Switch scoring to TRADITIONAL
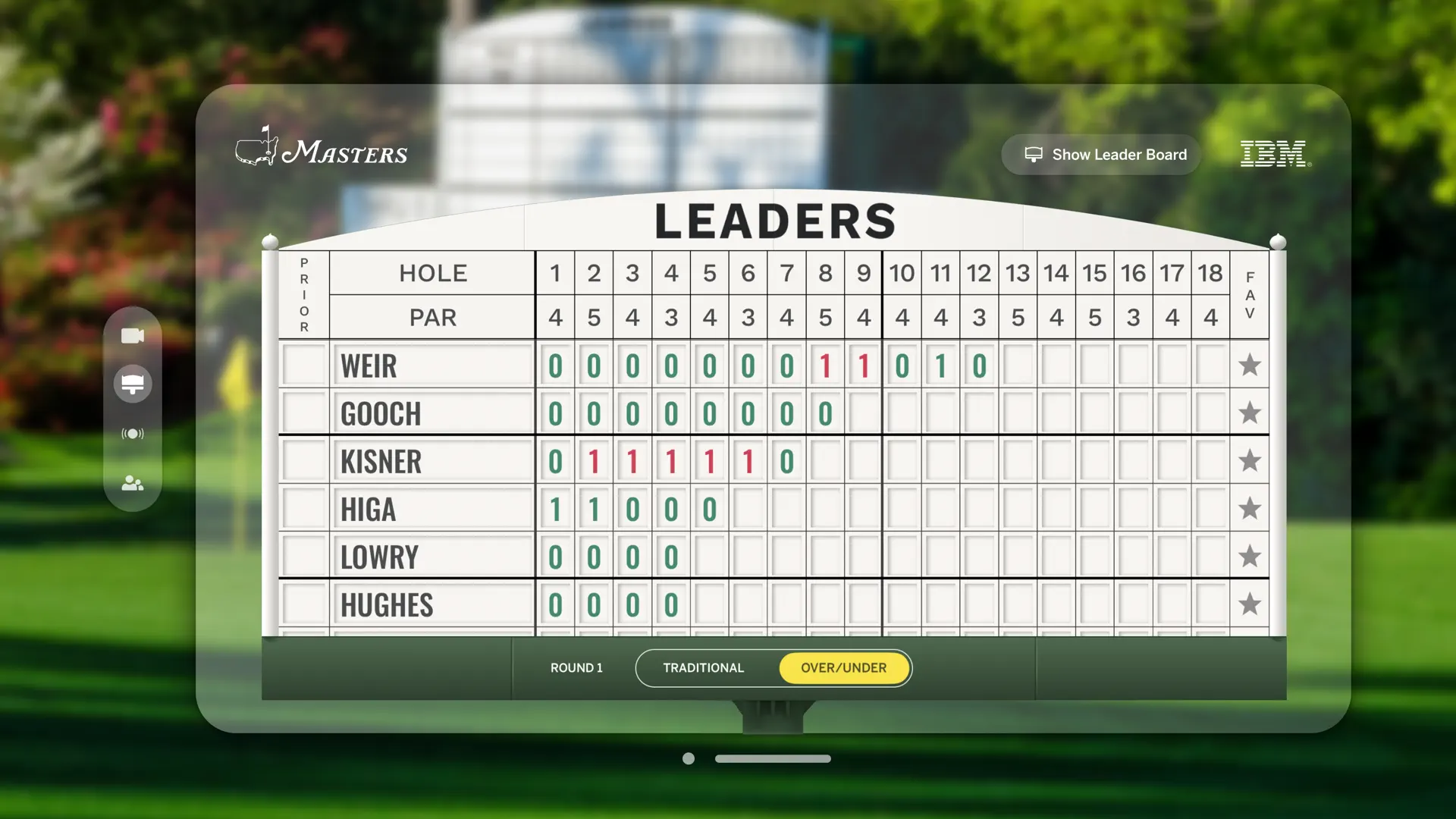 pyautogui.click(x=703, y=668)
